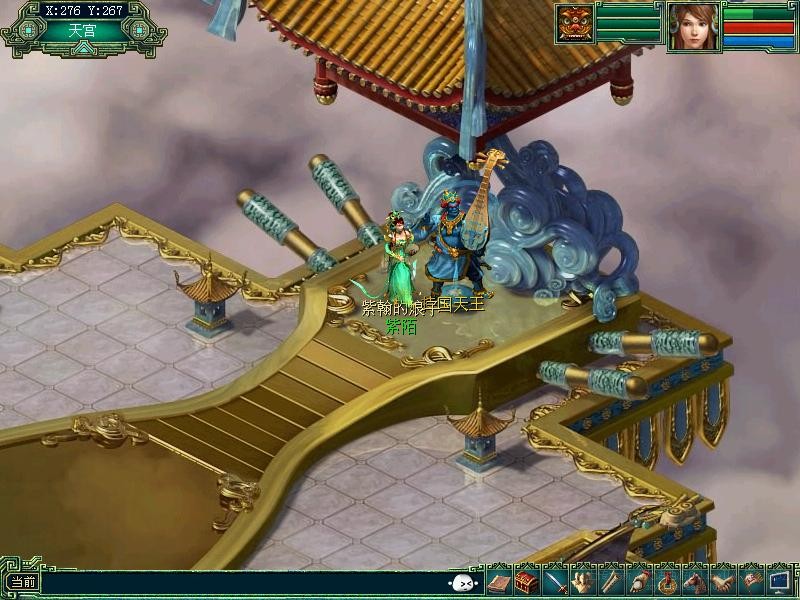This screenshot has width=800, height=600.
Task: Open the scroll icon in toolbar
Action: tap(610, 582)
